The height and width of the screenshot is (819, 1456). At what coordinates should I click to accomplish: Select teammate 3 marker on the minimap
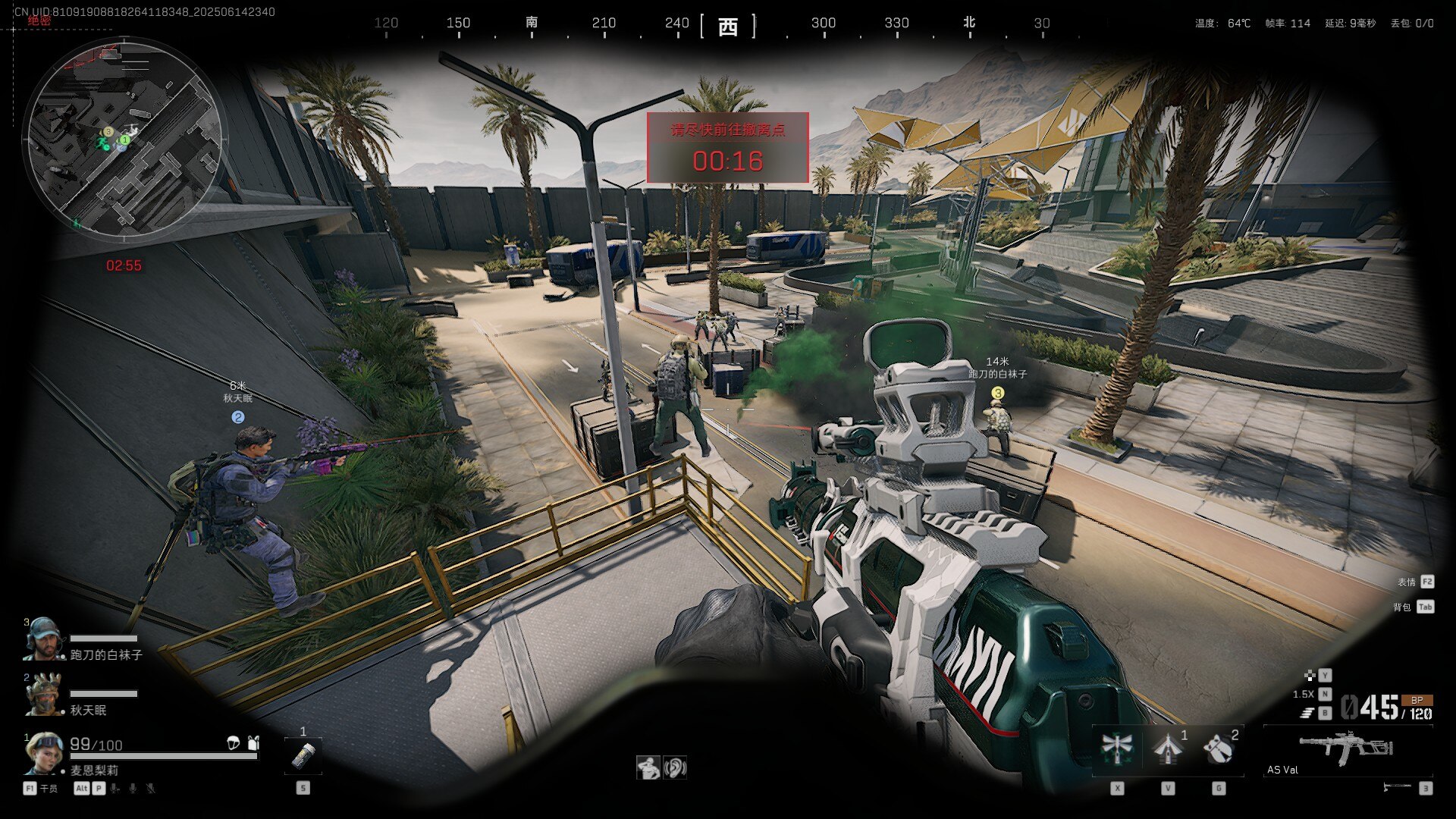[108, 132]
